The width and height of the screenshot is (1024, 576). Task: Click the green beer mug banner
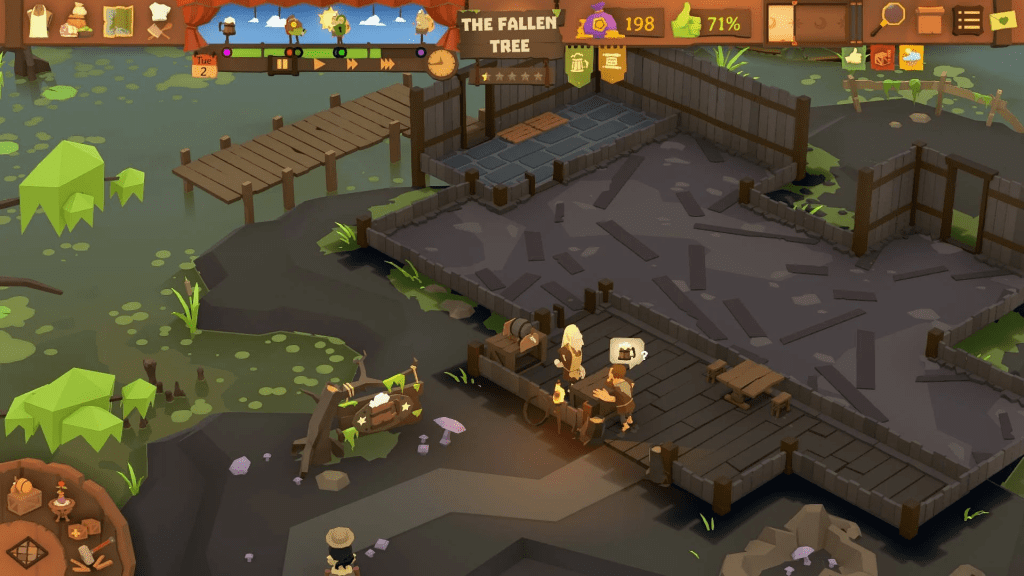click(578, 65)
